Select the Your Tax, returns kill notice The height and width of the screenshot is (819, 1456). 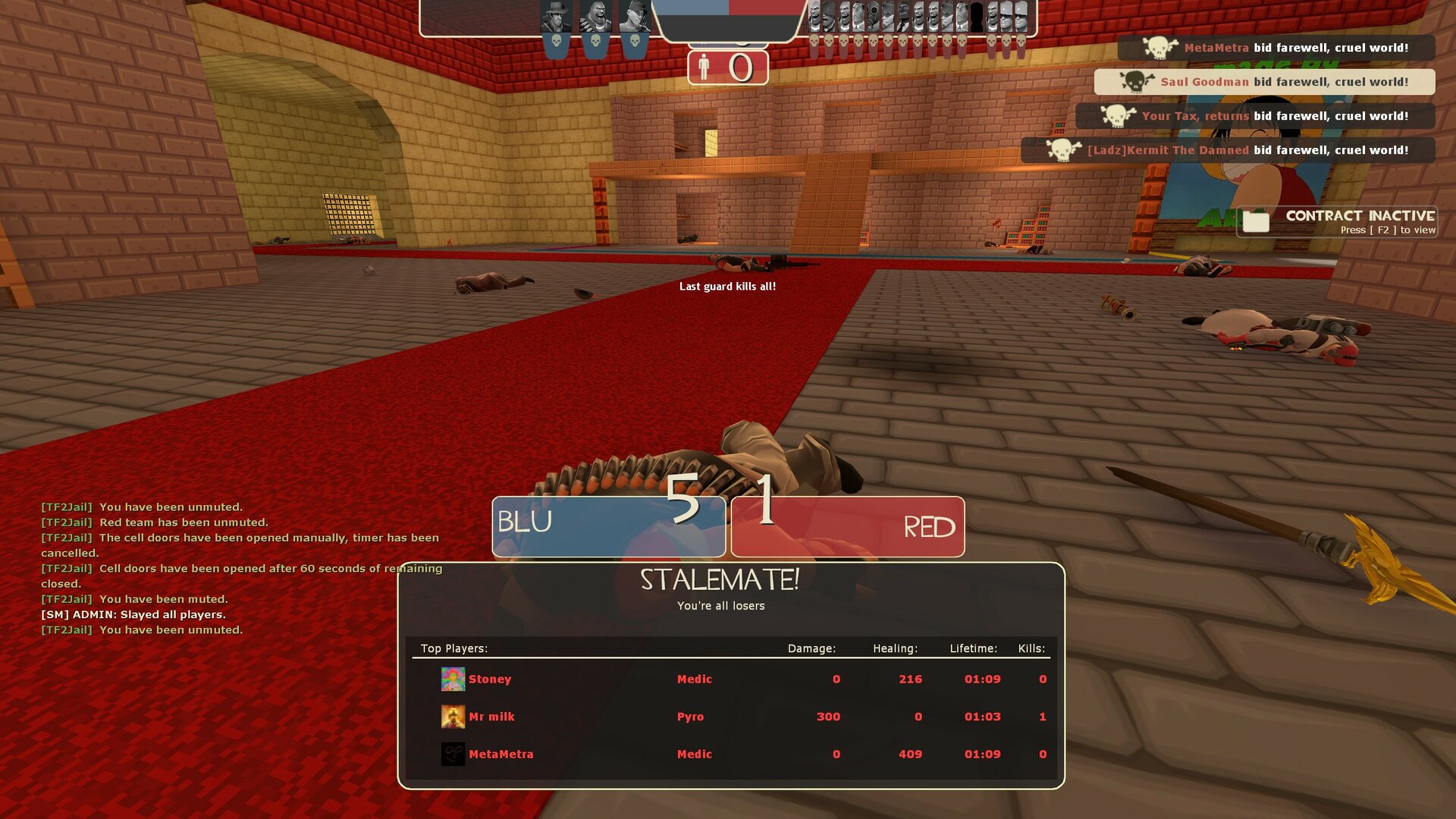1255,116
